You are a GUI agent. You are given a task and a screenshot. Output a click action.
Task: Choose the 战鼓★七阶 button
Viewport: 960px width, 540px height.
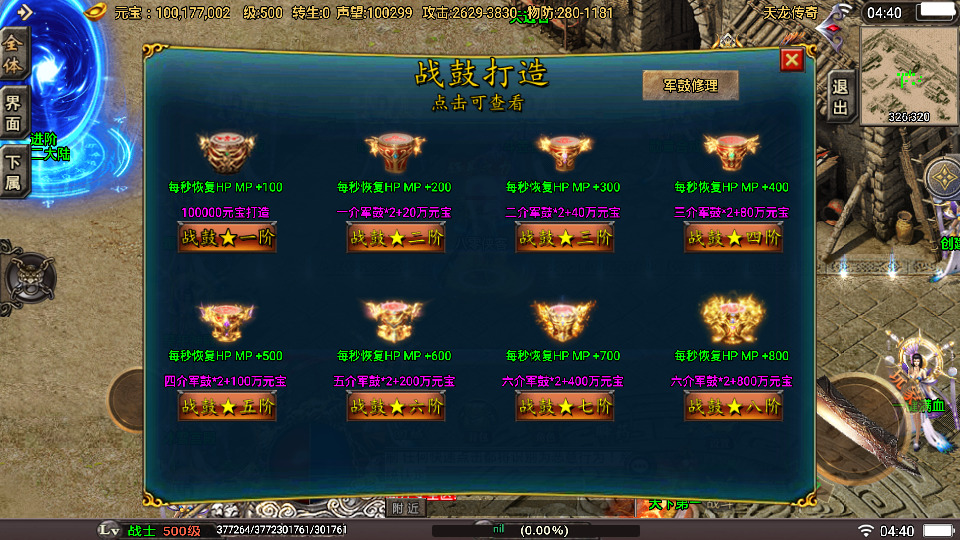564,407
